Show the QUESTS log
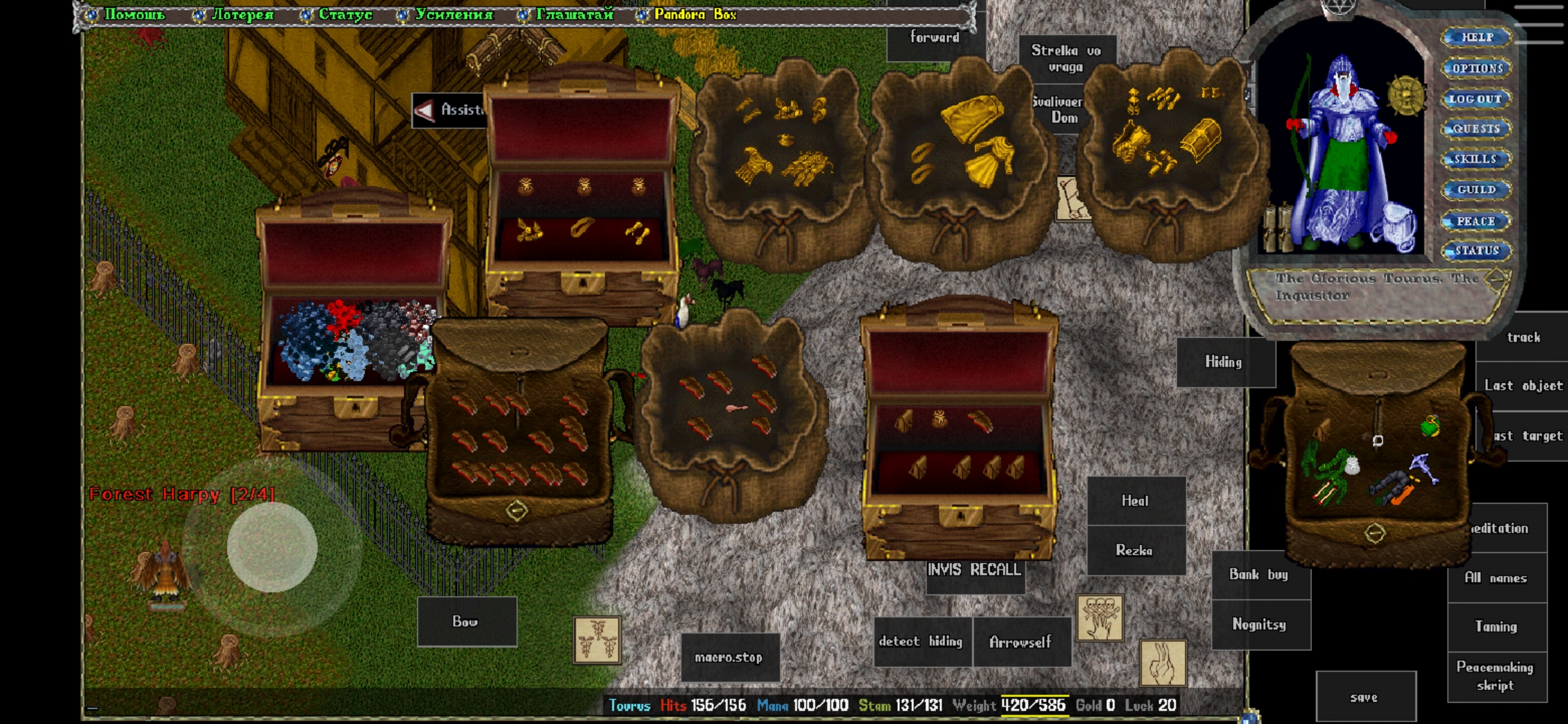Screen dimensions: 1568x724 click(x=1476, y=129)
